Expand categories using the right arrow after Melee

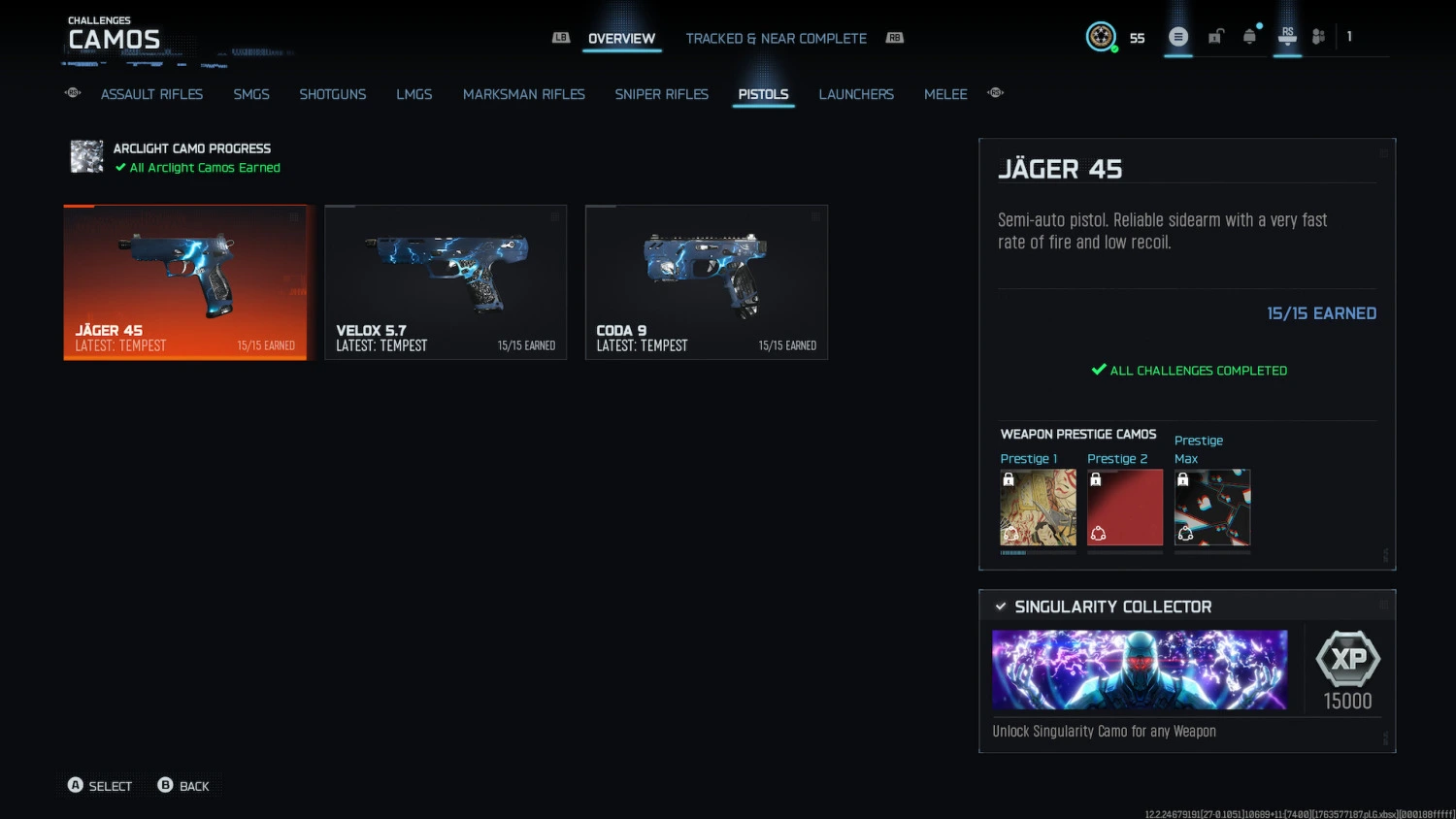point(995,93)
